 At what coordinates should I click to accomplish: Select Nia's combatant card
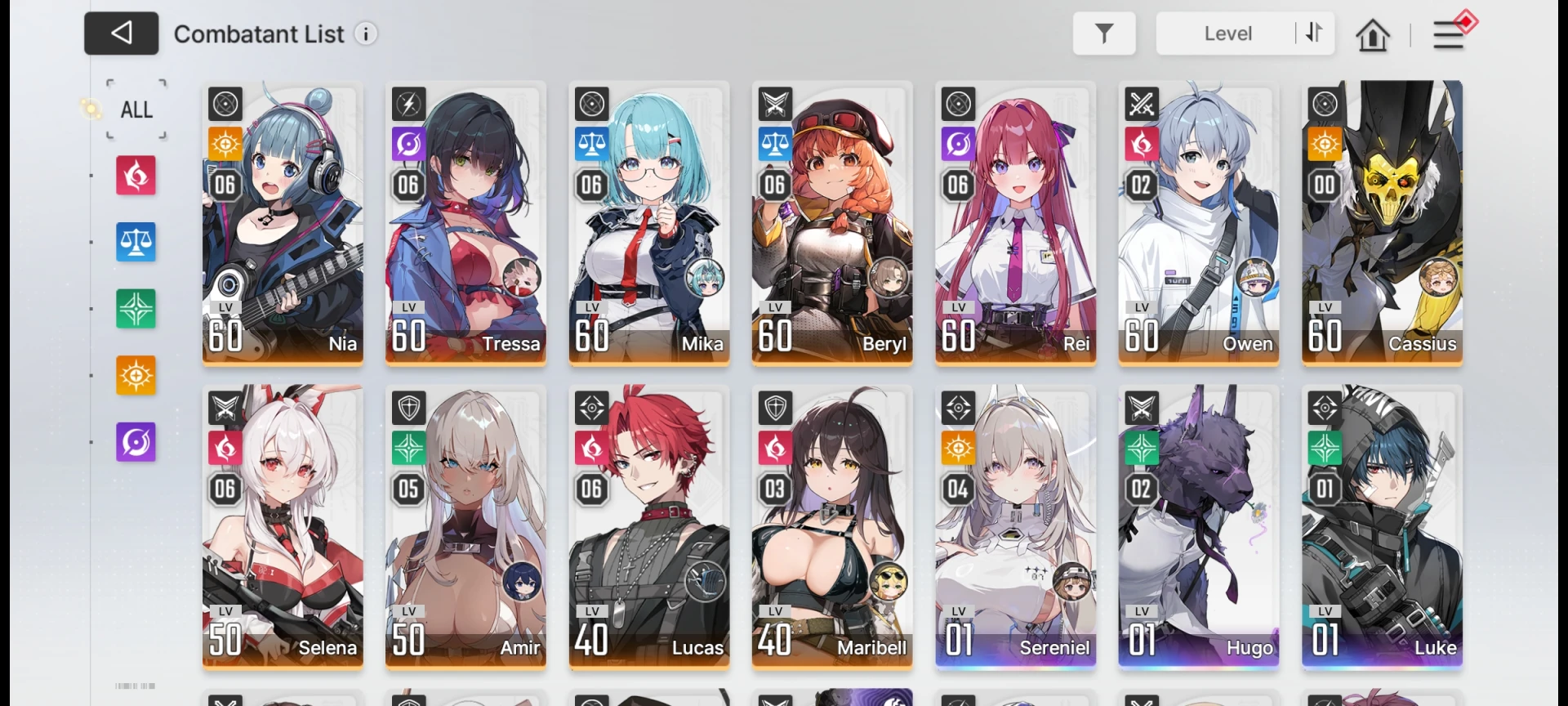click(x=283, y=222)
